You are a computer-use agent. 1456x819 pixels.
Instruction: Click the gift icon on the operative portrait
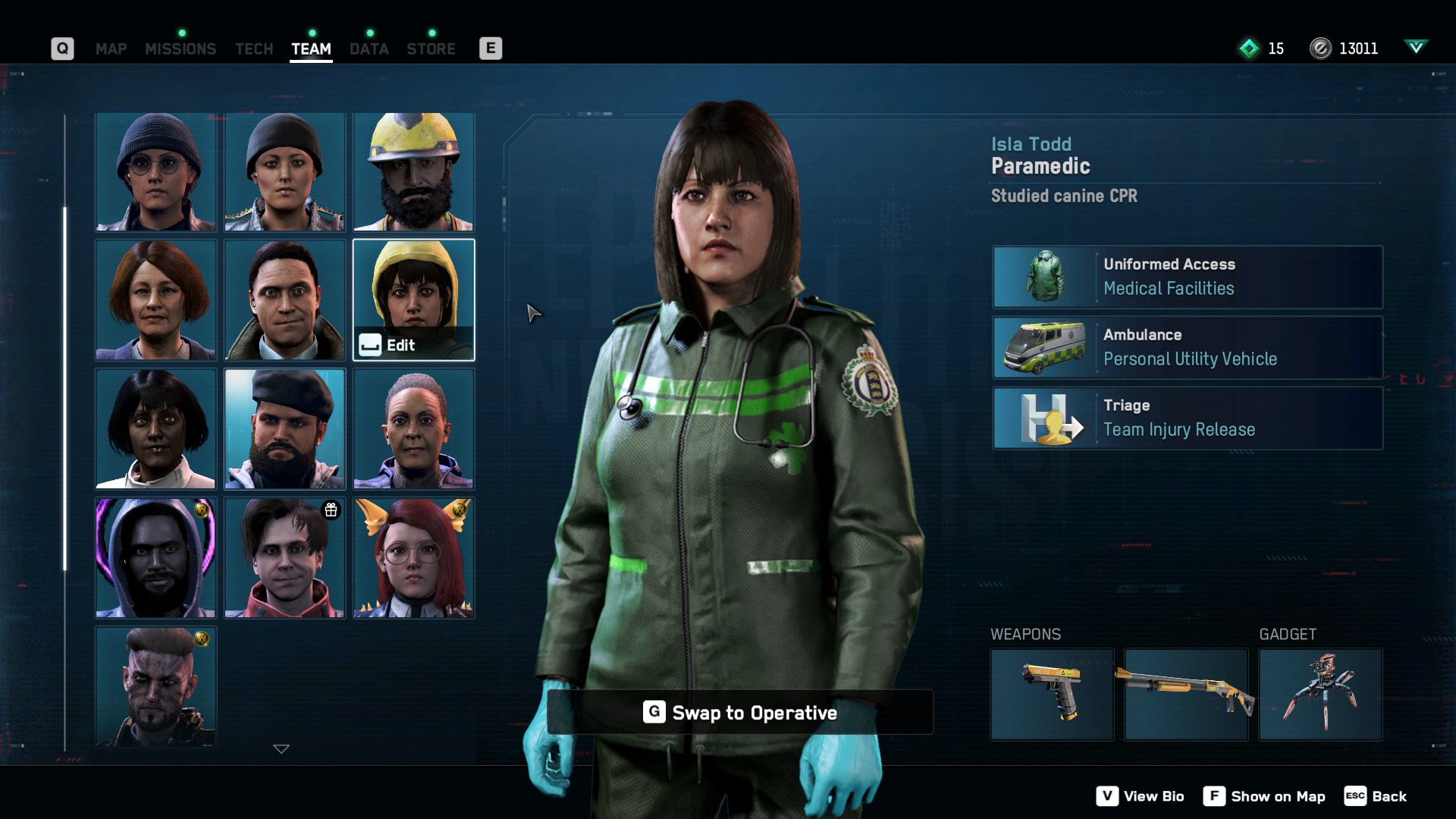coord(331,510)
